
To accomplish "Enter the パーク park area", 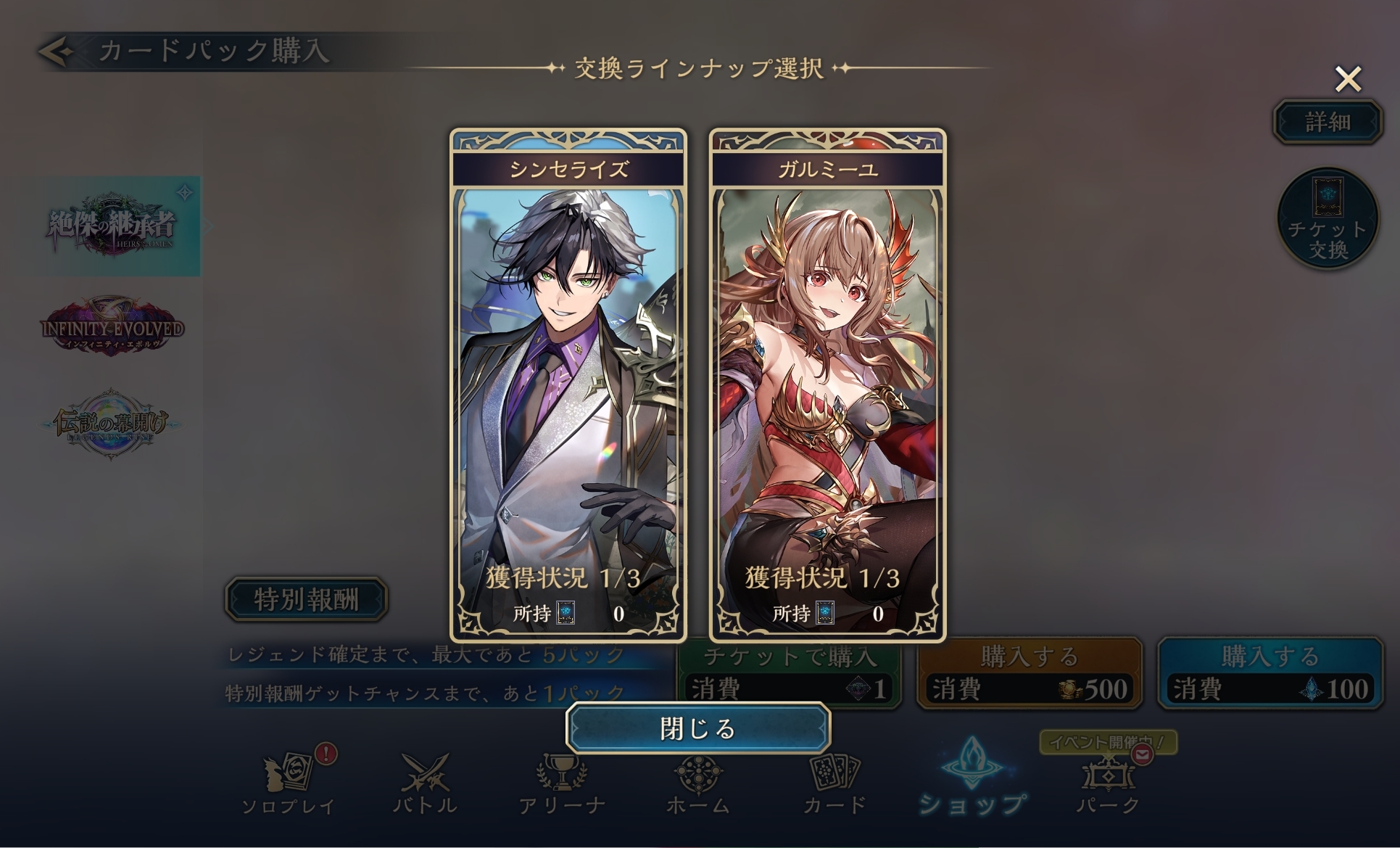I will tap(1108, 783).
